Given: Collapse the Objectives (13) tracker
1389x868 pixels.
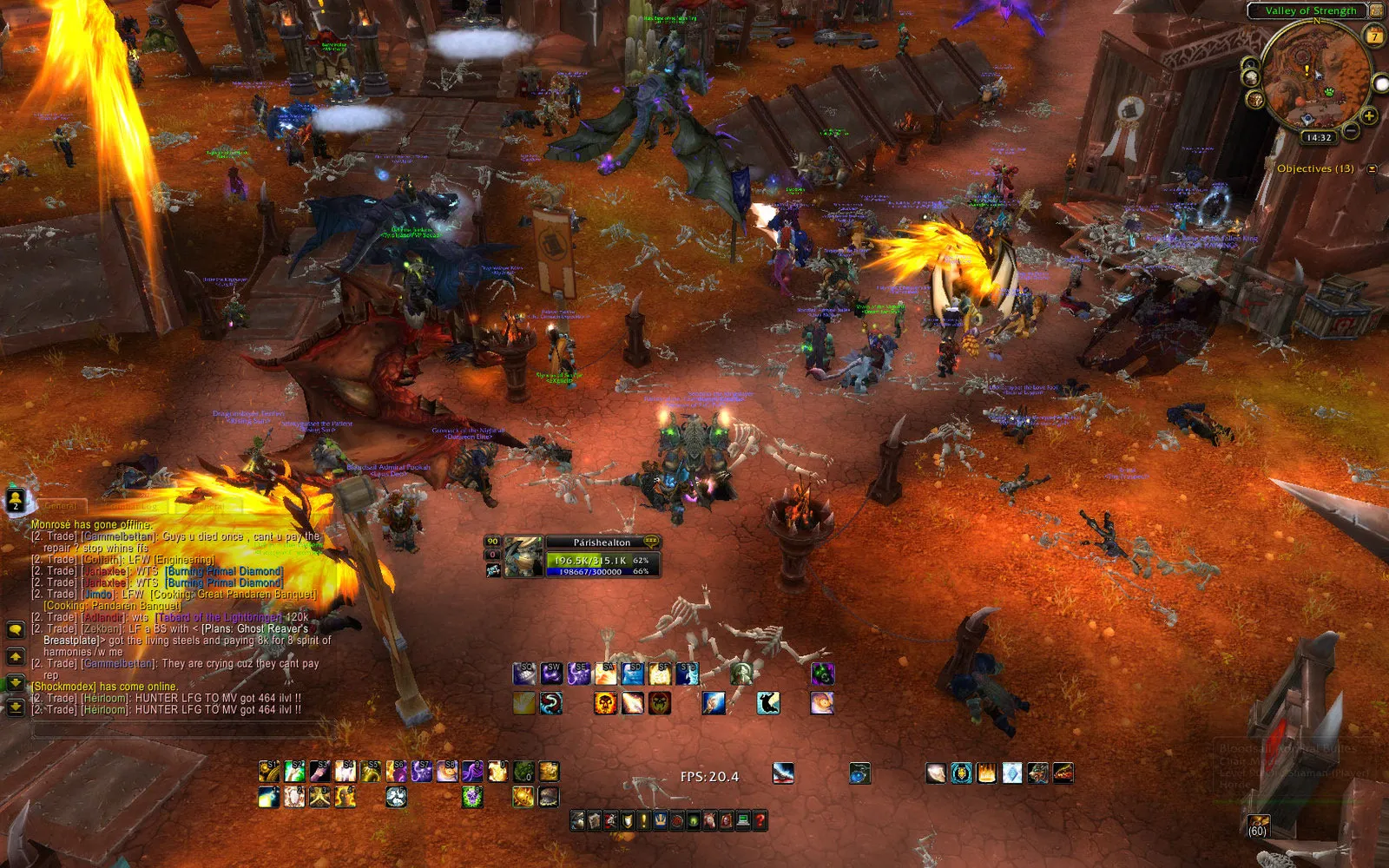Looking at the screenshot, I should click(x=1371, y=168).
